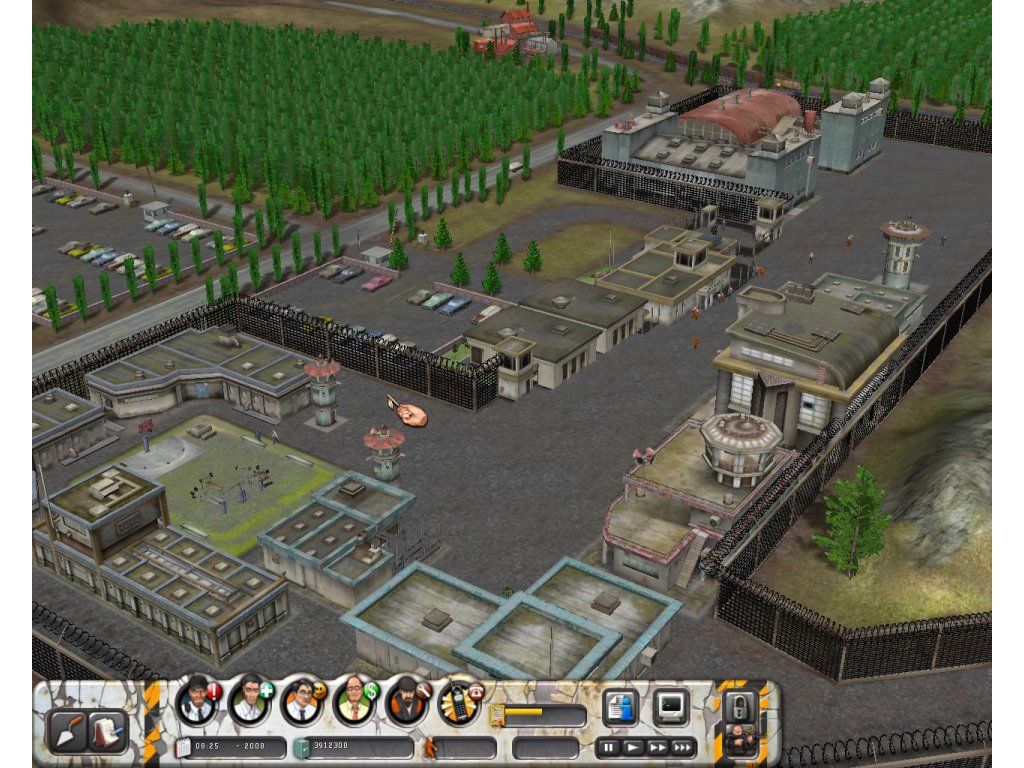
Task: Select the staff portrait with smiley face
Action: [300, 701]
